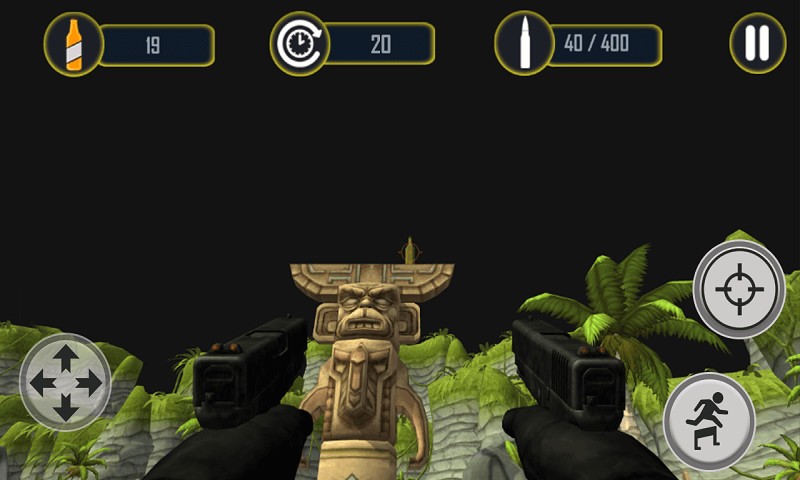Activate the running man jump button
800x480 pixels.
click(709, 421)
